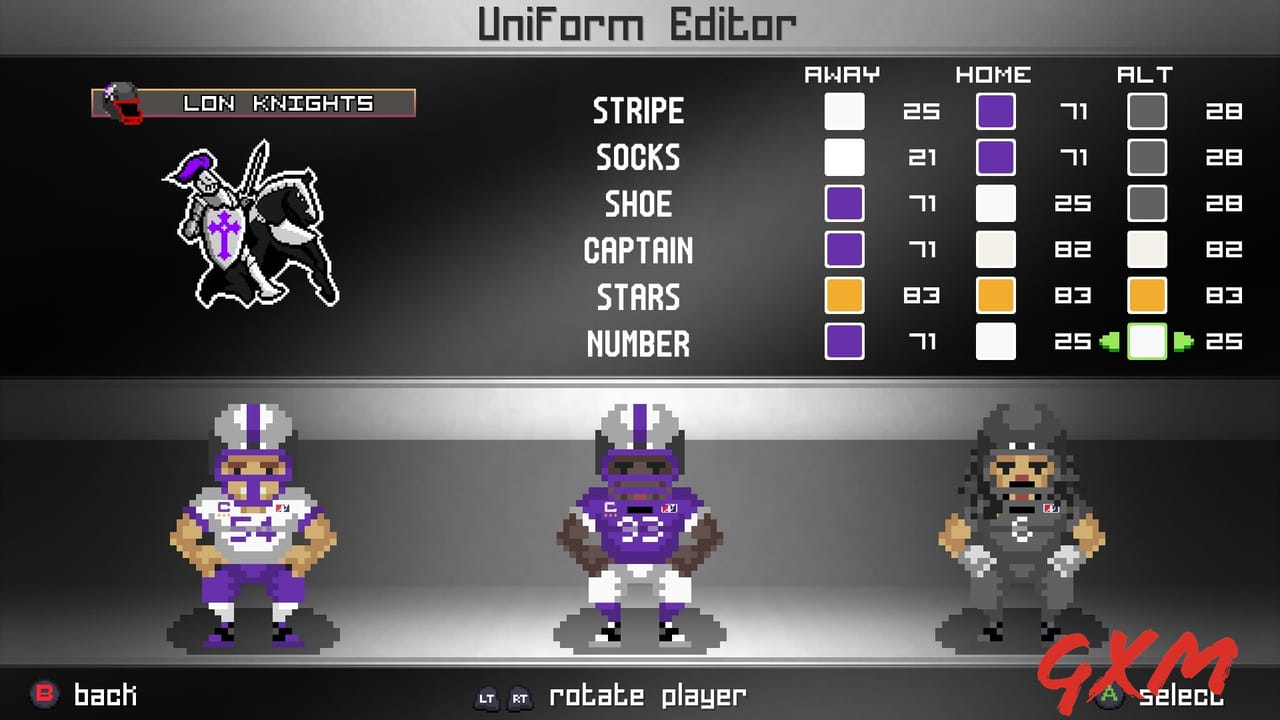This screenshot has width=1280, height=720.
Task: Click the LT trigger icon
Action: click(486, 695)
